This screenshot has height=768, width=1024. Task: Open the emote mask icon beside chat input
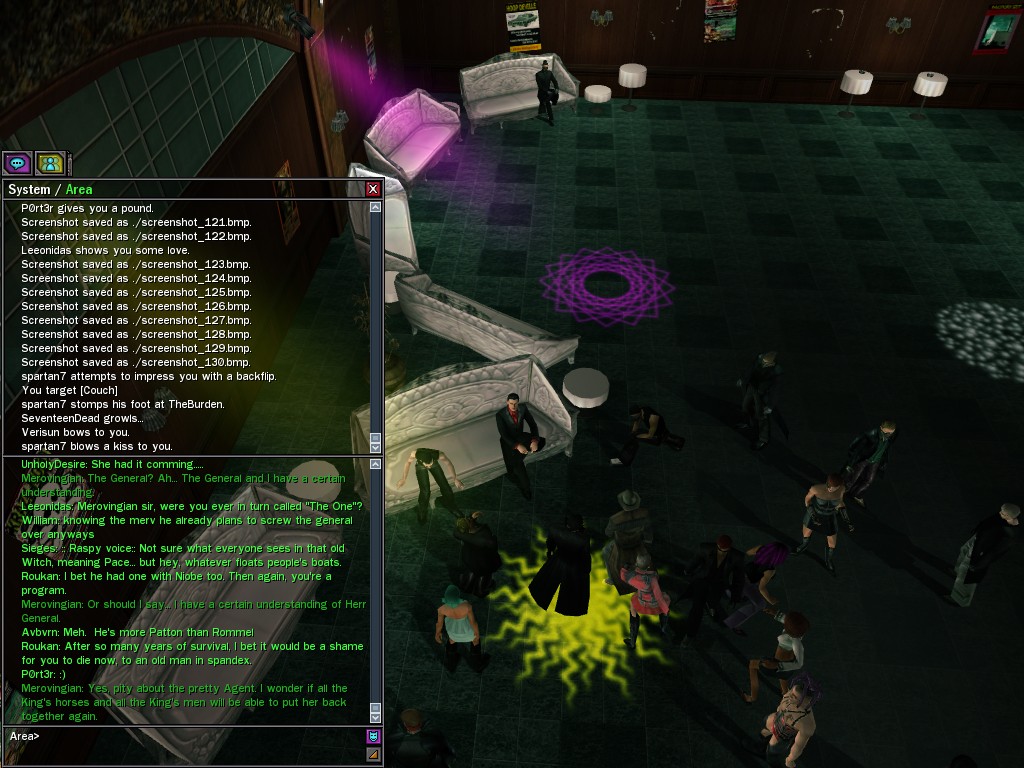(x=373, y=737)
